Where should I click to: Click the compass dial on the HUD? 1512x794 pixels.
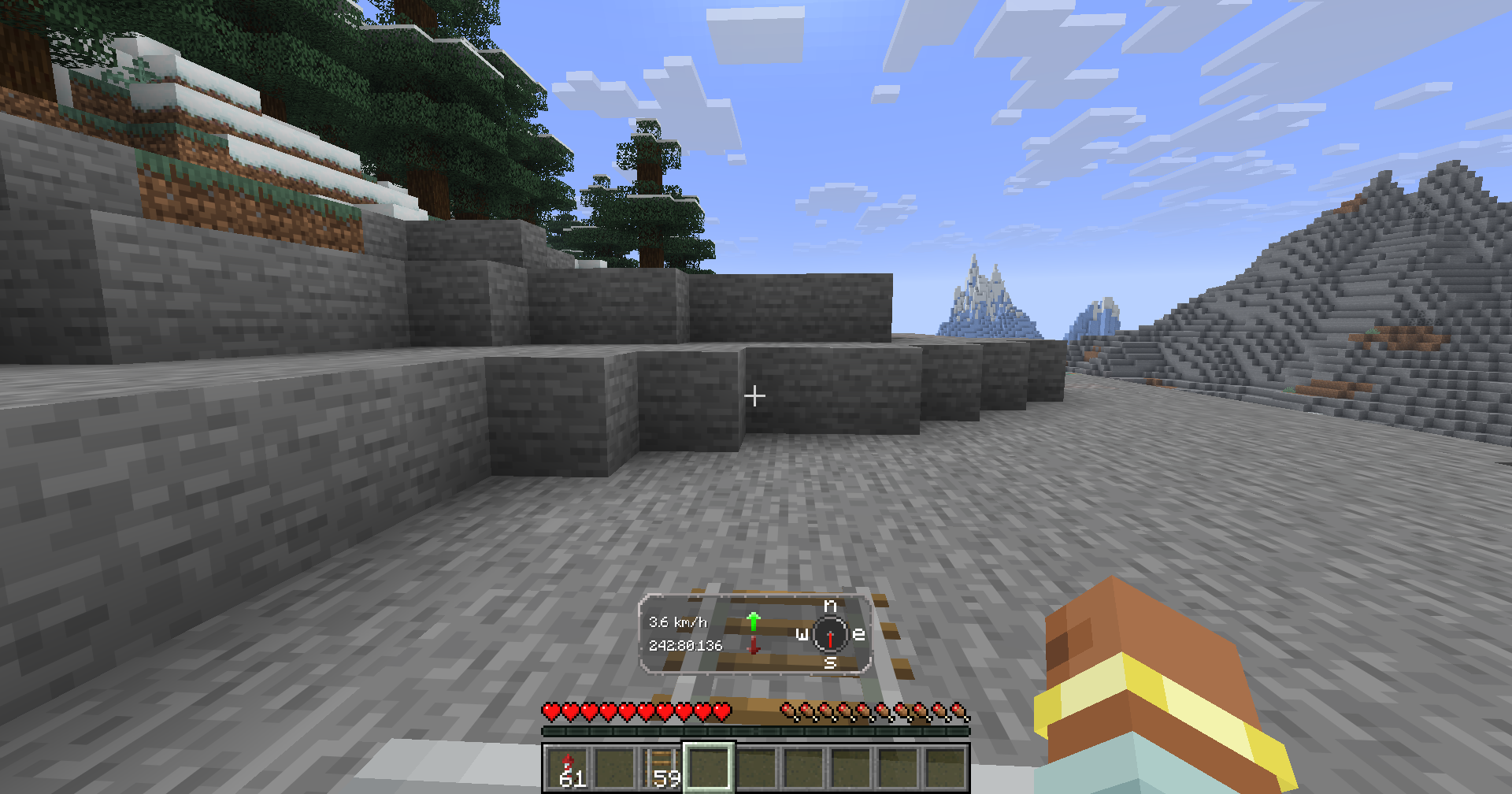tap(828, 635)
